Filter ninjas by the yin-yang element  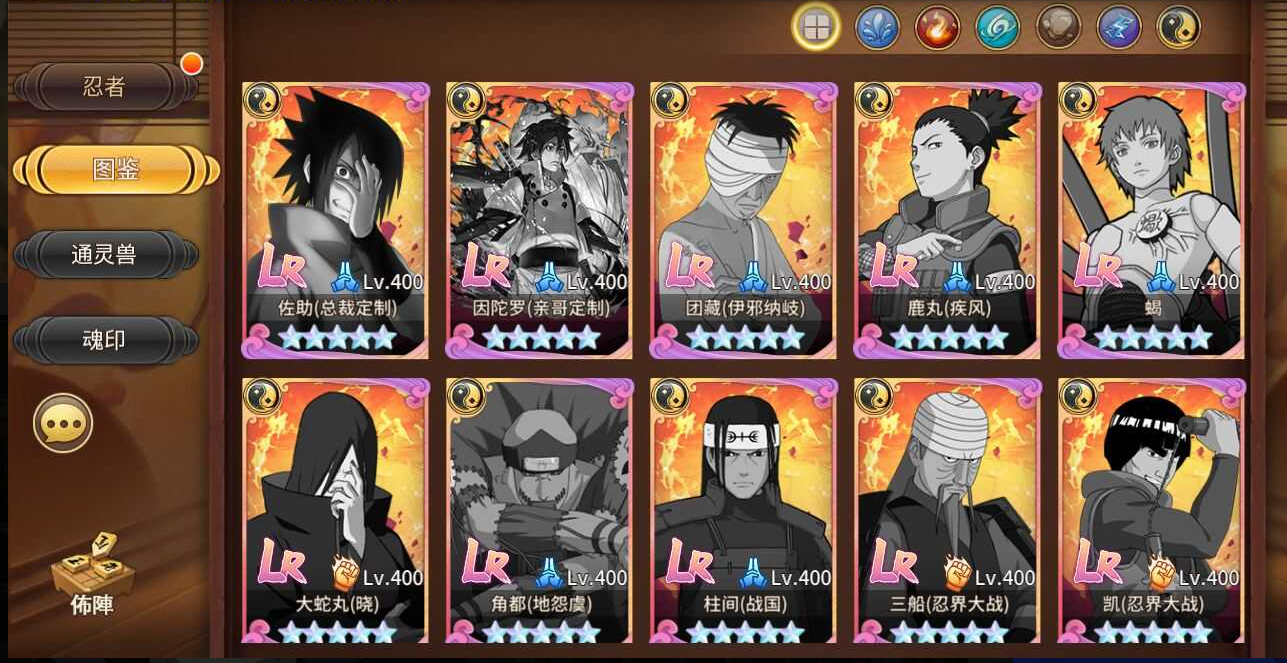1178,28
